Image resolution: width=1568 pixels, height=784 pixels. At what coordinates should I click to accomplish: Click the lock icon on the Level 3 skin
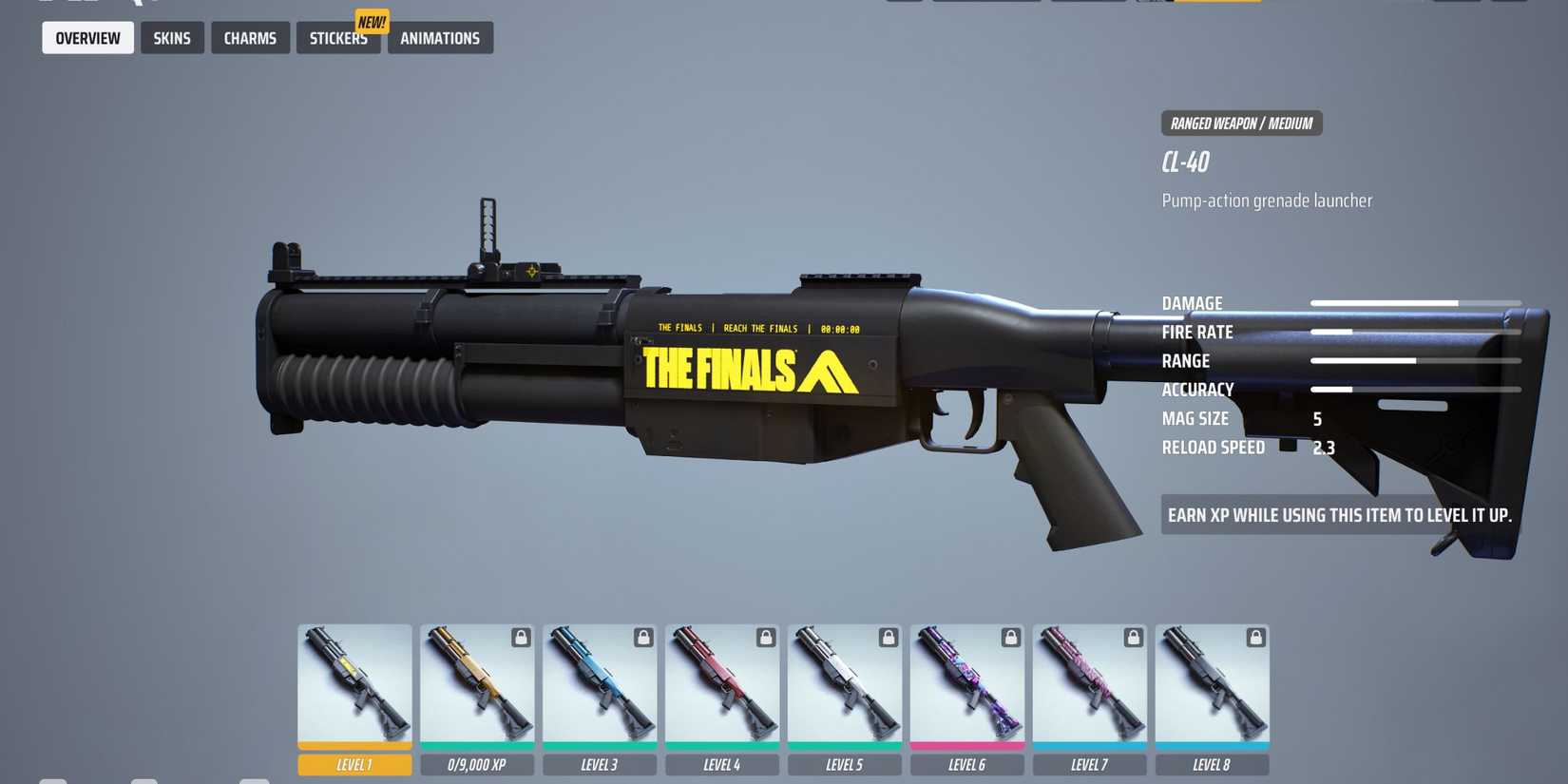tap(642, 638)
